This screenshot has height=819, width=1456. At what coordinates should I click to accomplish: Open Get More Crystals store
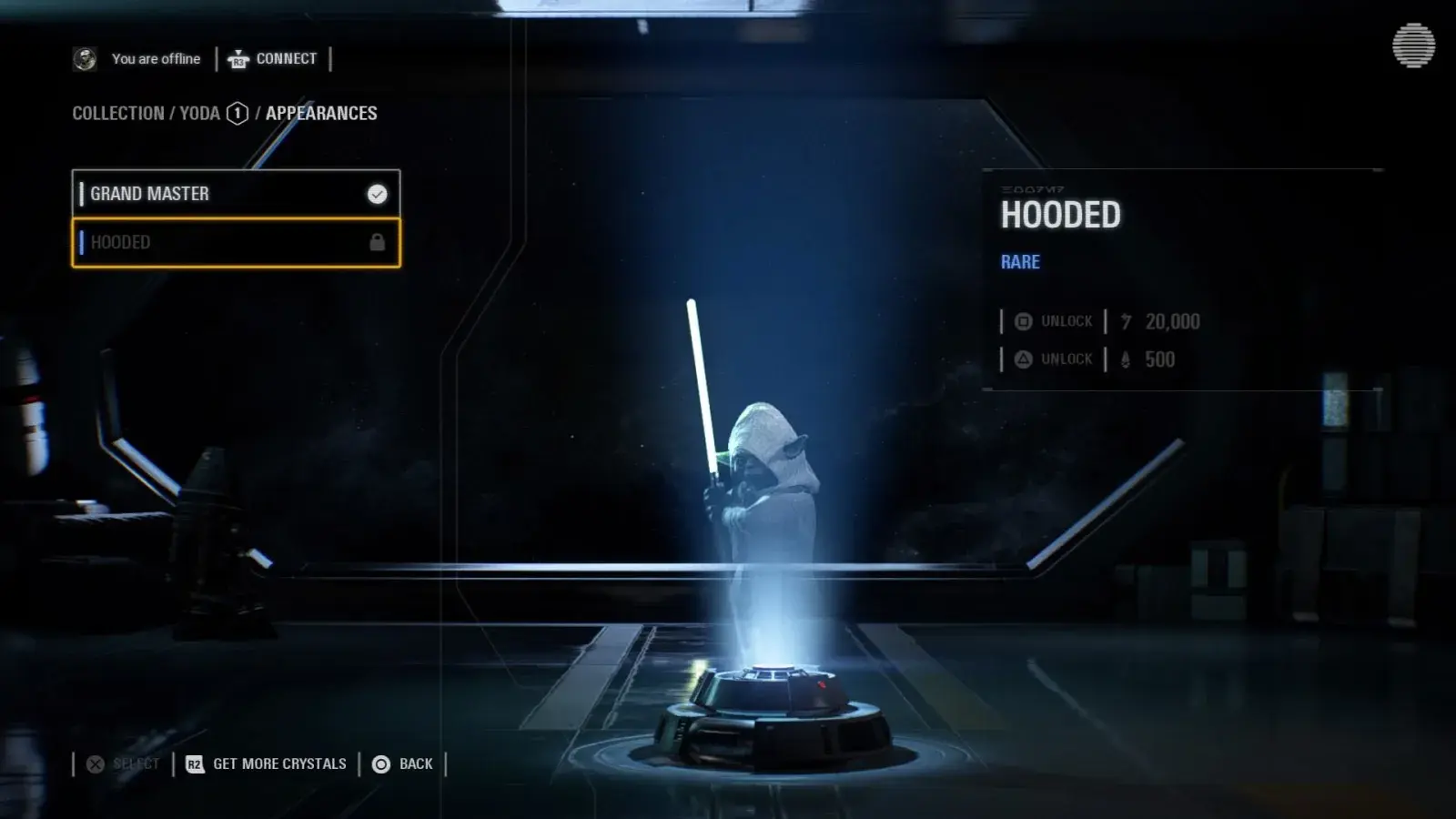267,764
